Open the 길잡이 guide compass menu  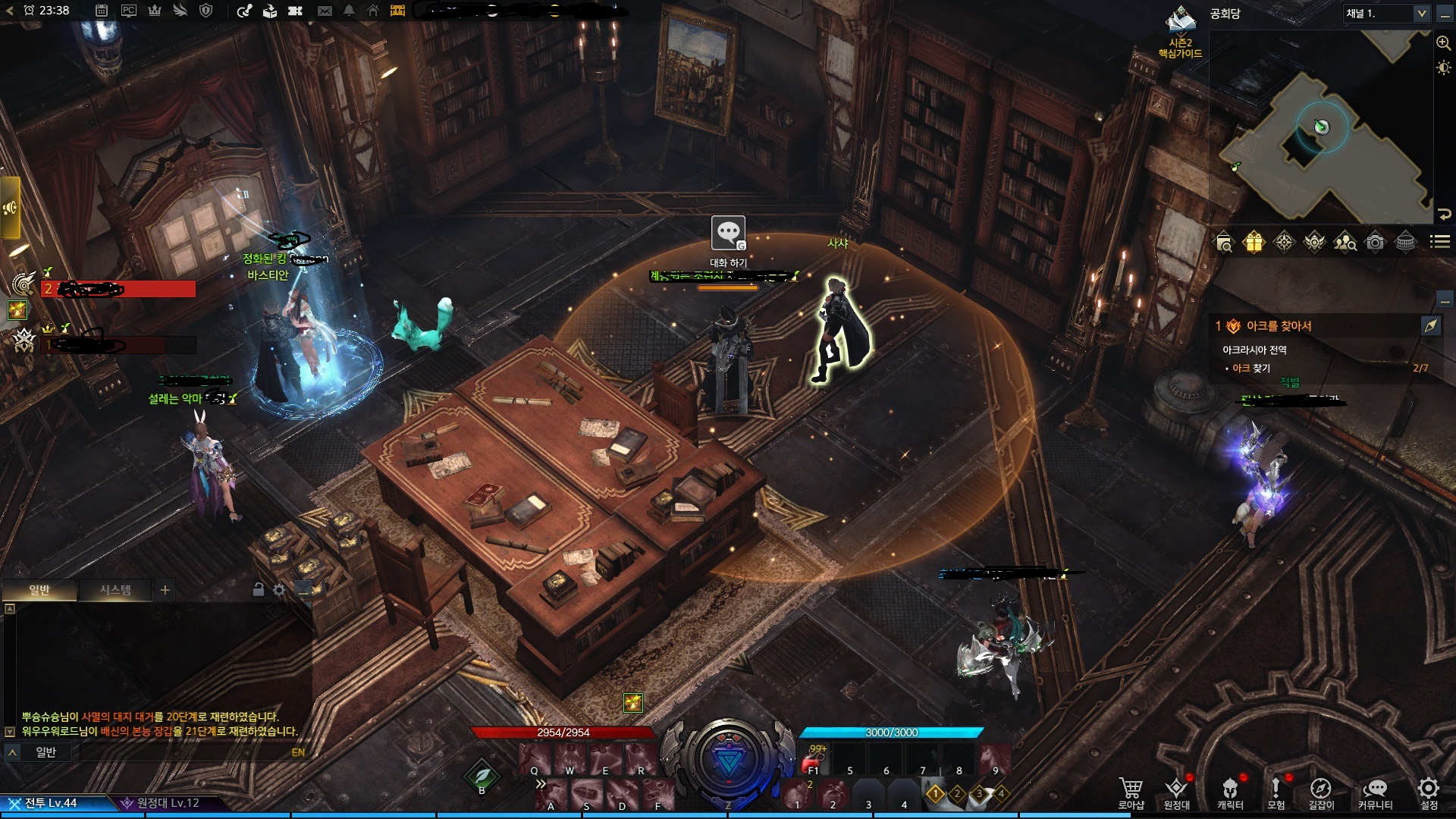1320,792
